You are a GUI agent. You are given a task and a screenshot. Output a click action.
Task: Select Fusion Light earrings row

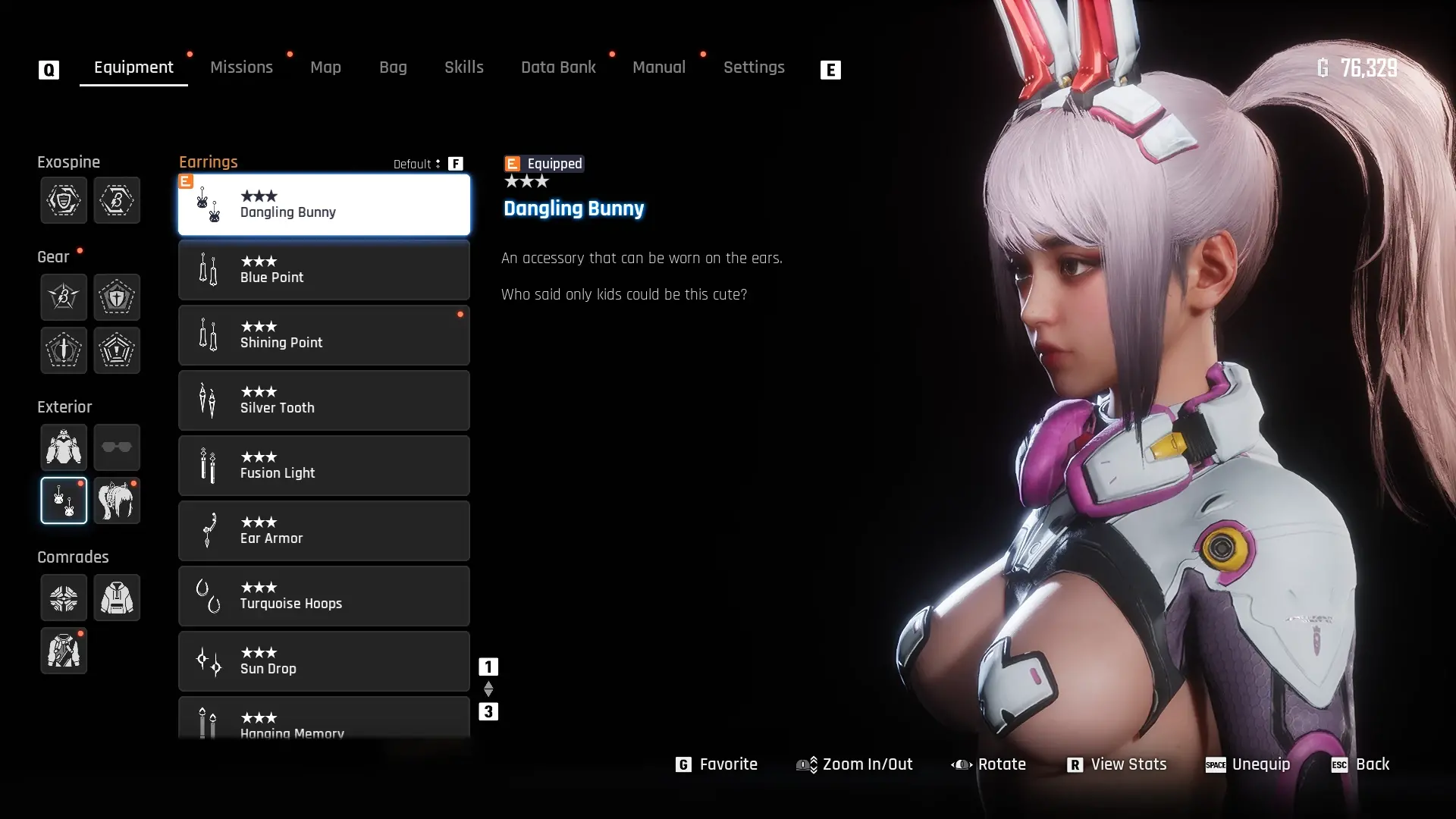click(324, 466)
